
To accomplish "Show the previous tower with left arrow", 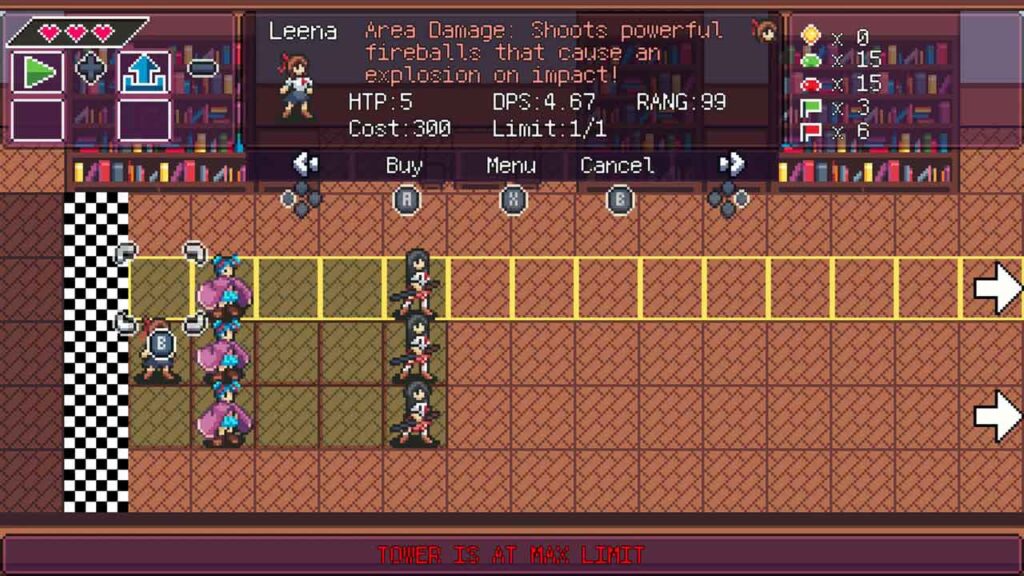I will (304, 164).
